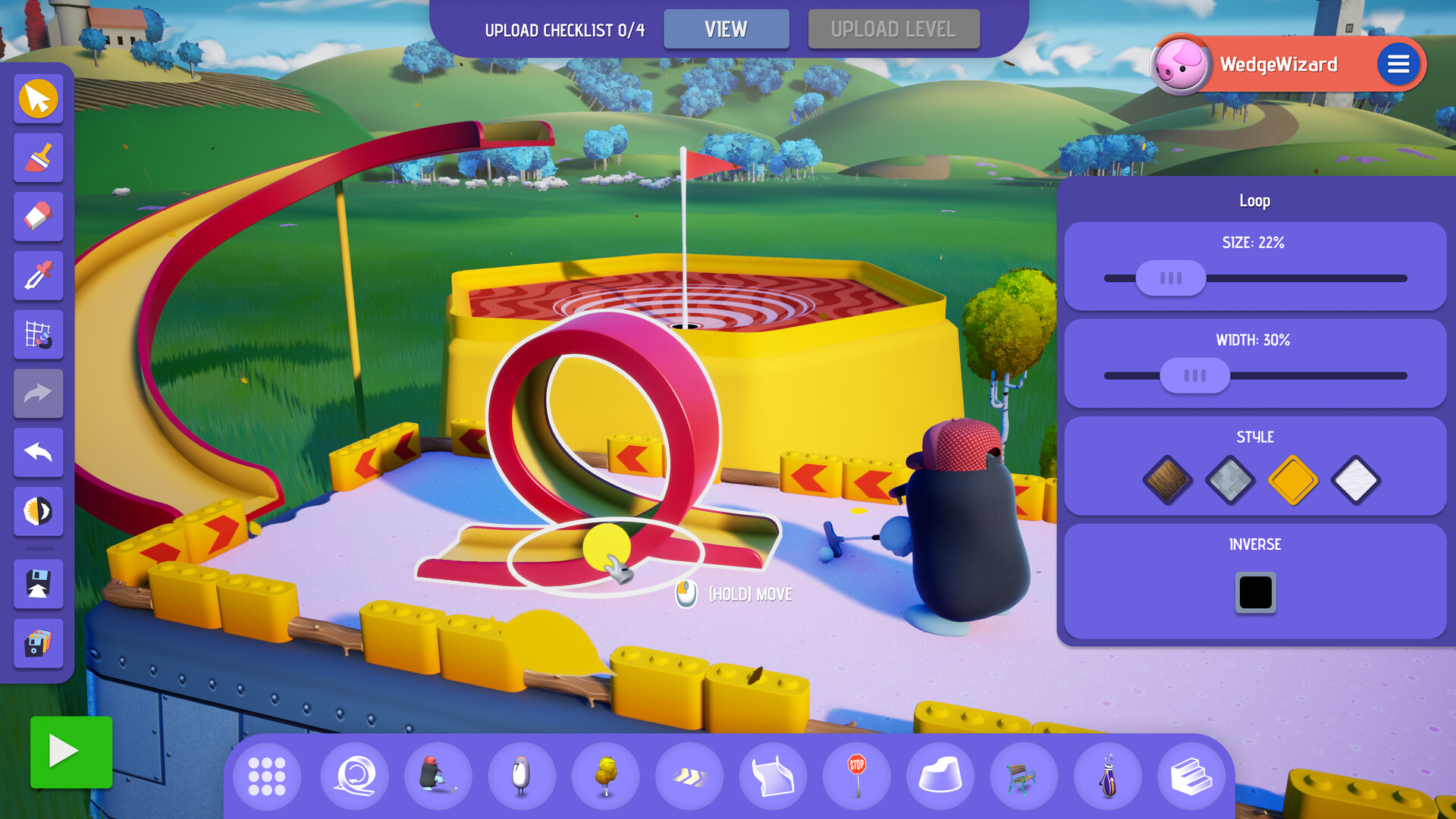This screenshot has height=819, width=1456.
Task: Adjust the Width slider for the Loop
Action: pos(1194,375)
